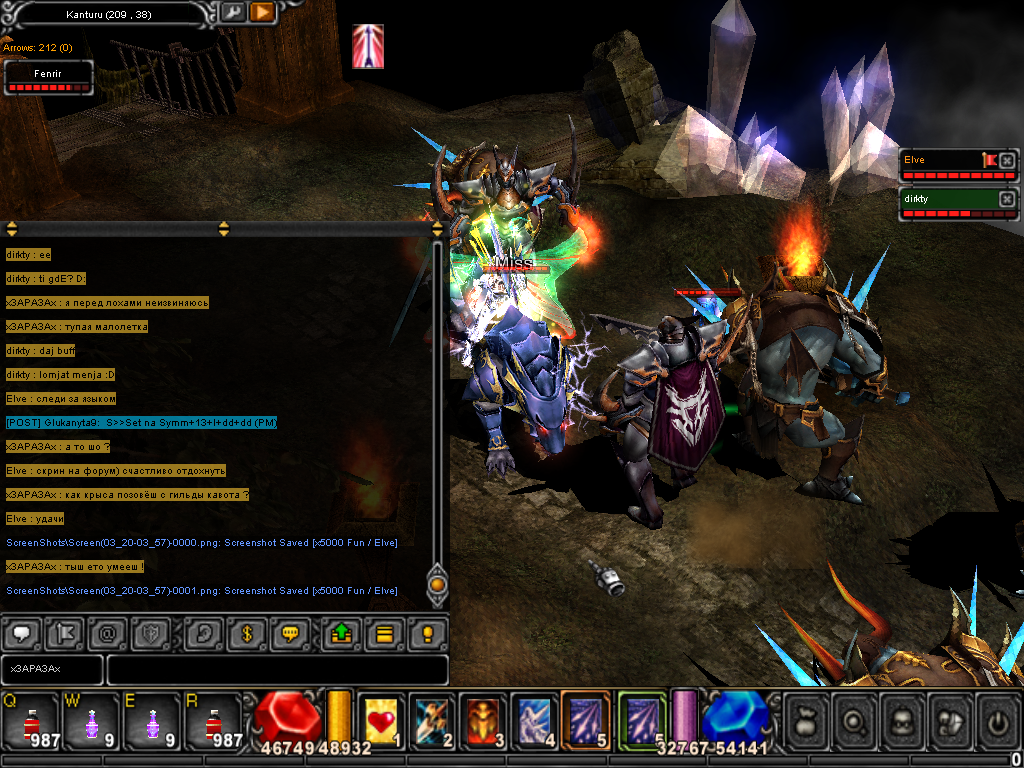
Task: Activate the skill in slot 2
Action: (x=434, y=720)
